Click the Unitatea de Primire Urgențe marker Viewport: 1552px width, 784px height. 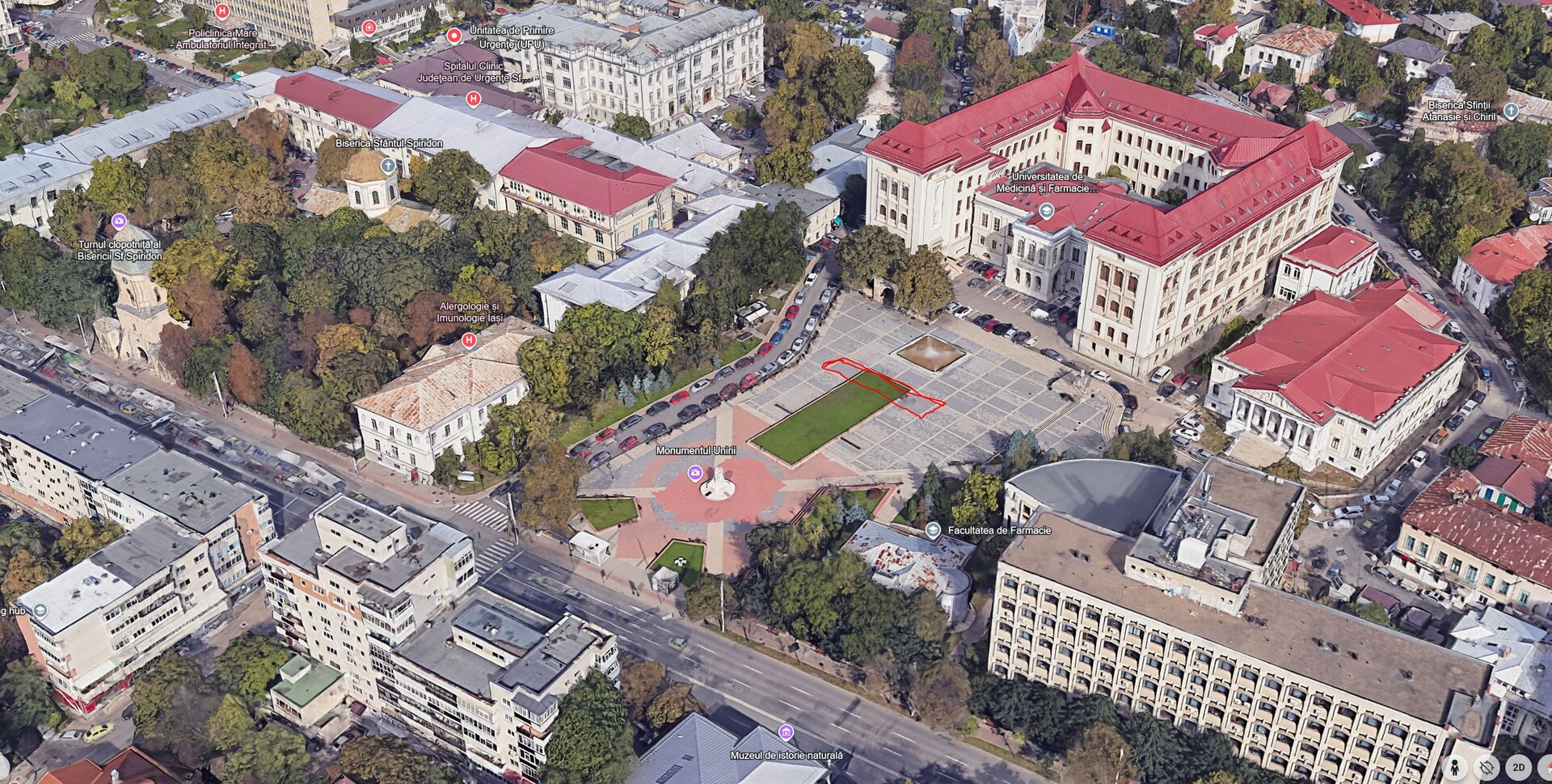[454, 36]
